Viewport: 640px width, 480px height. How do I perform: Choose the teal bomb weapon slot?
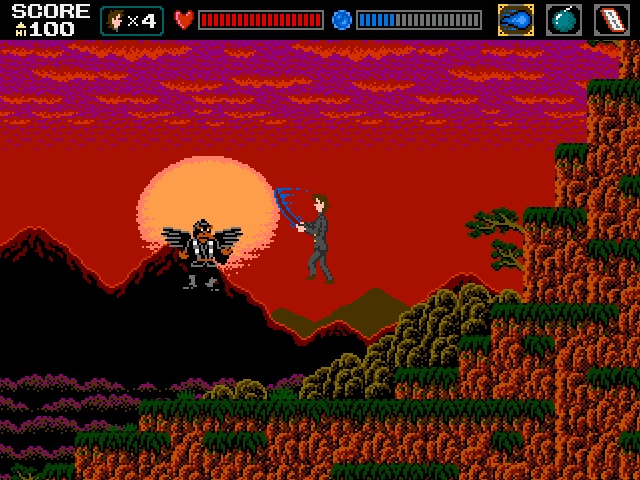(564, 20)
